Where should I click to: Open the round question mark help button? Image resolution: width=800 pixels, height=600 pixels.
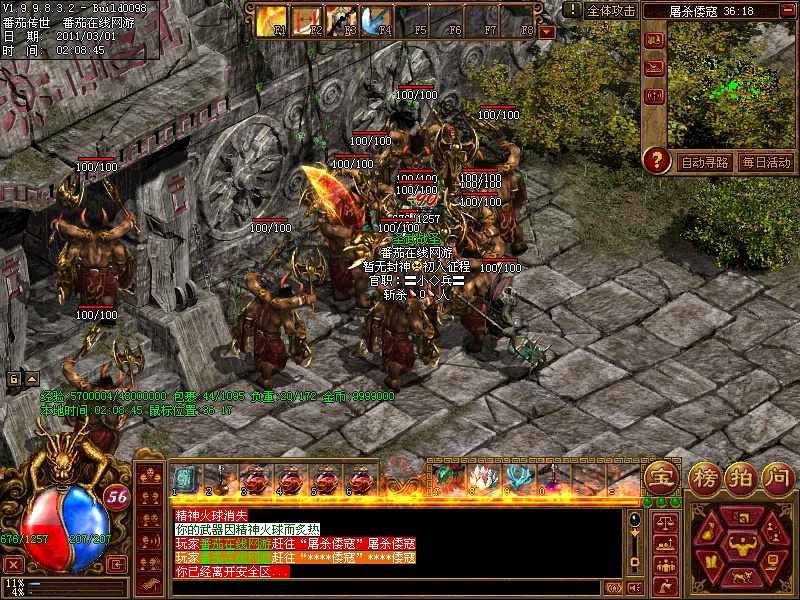click(656, 160)
